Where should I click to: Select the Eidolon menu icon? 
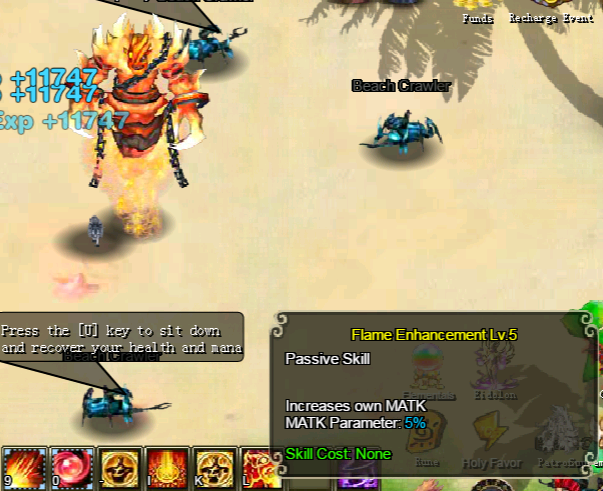492,372
